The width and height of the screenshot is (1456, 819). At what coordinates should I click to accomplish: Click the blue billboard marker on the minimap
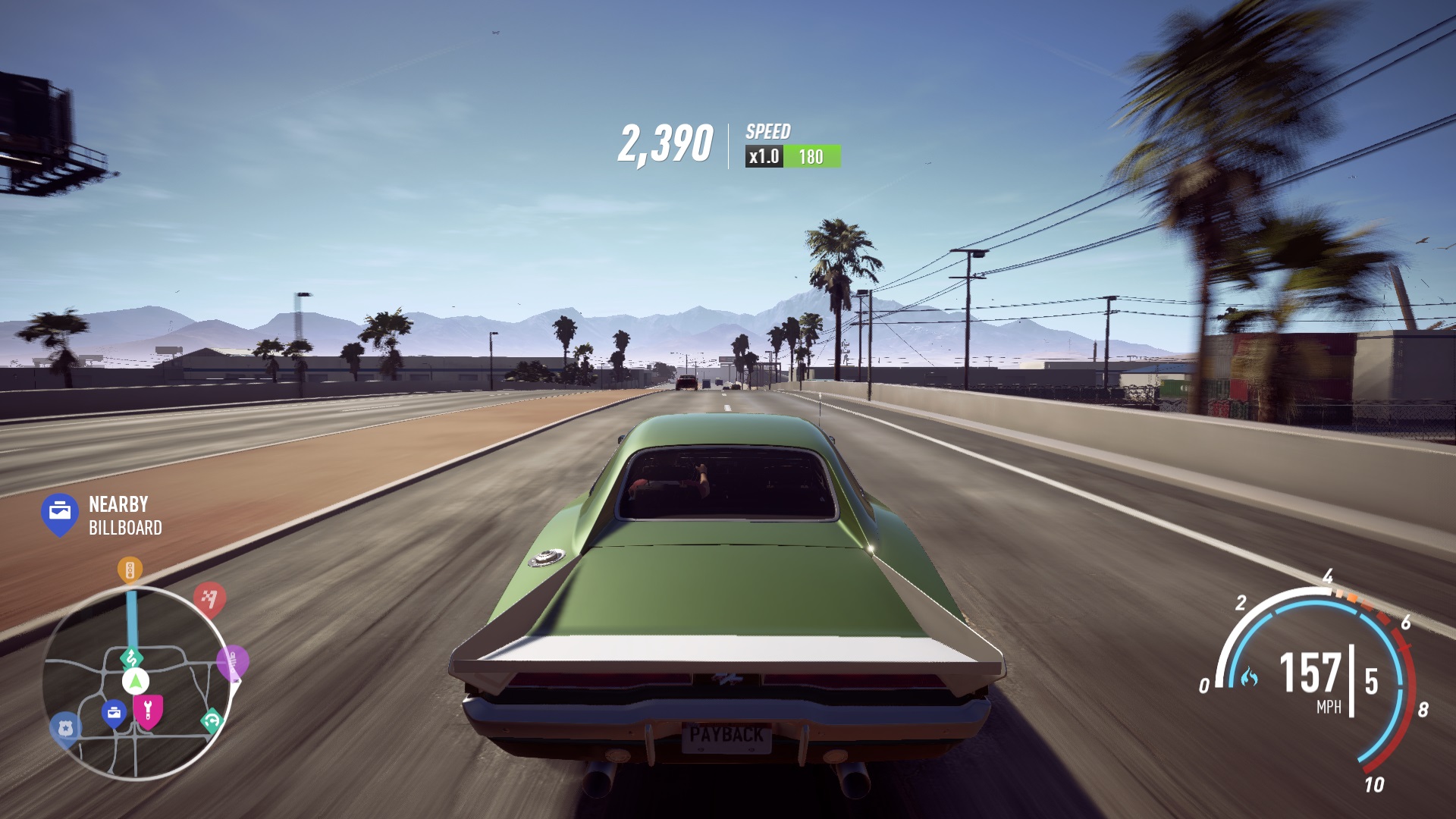coord(114,713)
